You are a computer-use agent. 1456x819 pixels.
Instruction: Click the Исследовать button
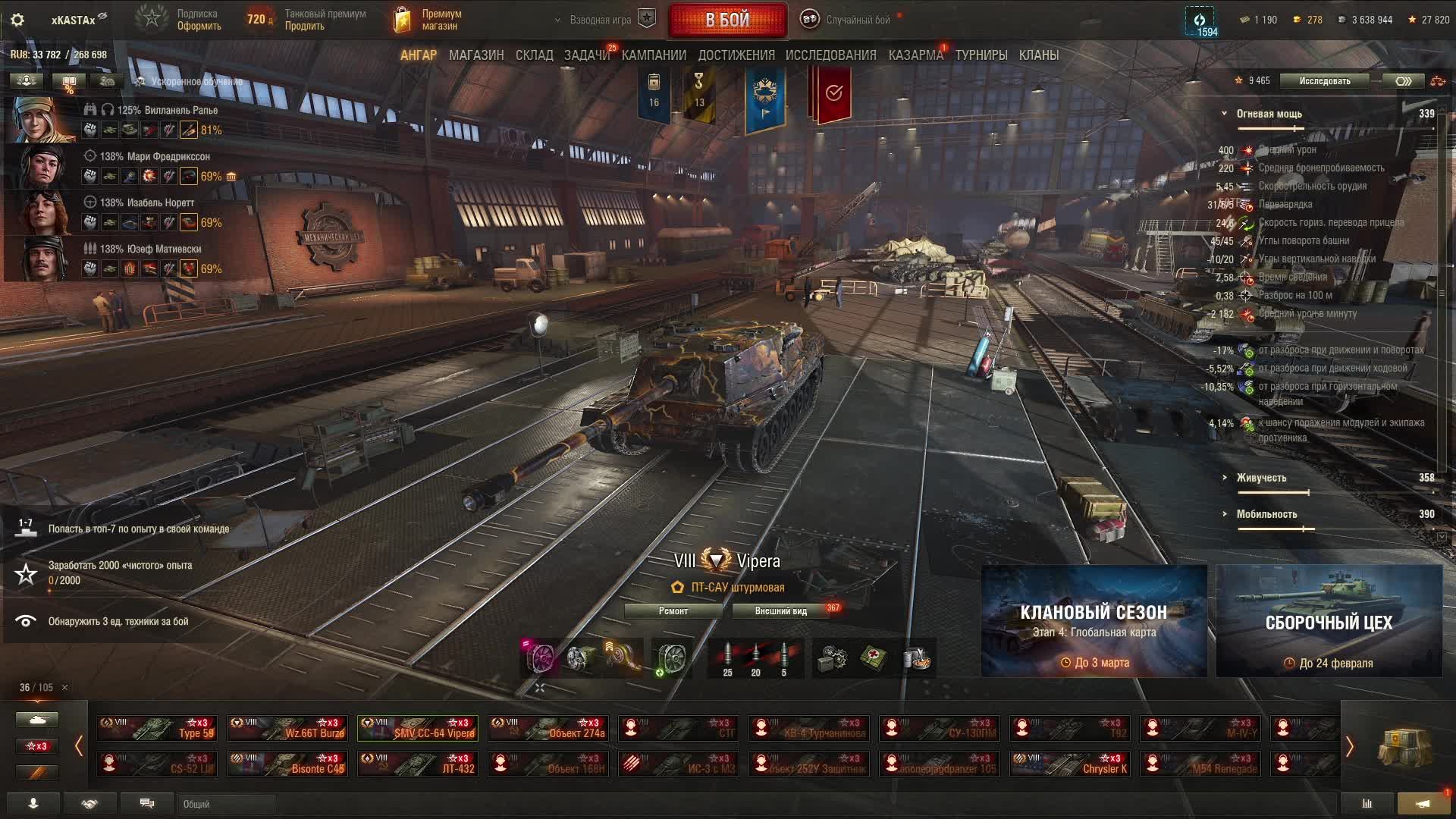pos(1324,81)
